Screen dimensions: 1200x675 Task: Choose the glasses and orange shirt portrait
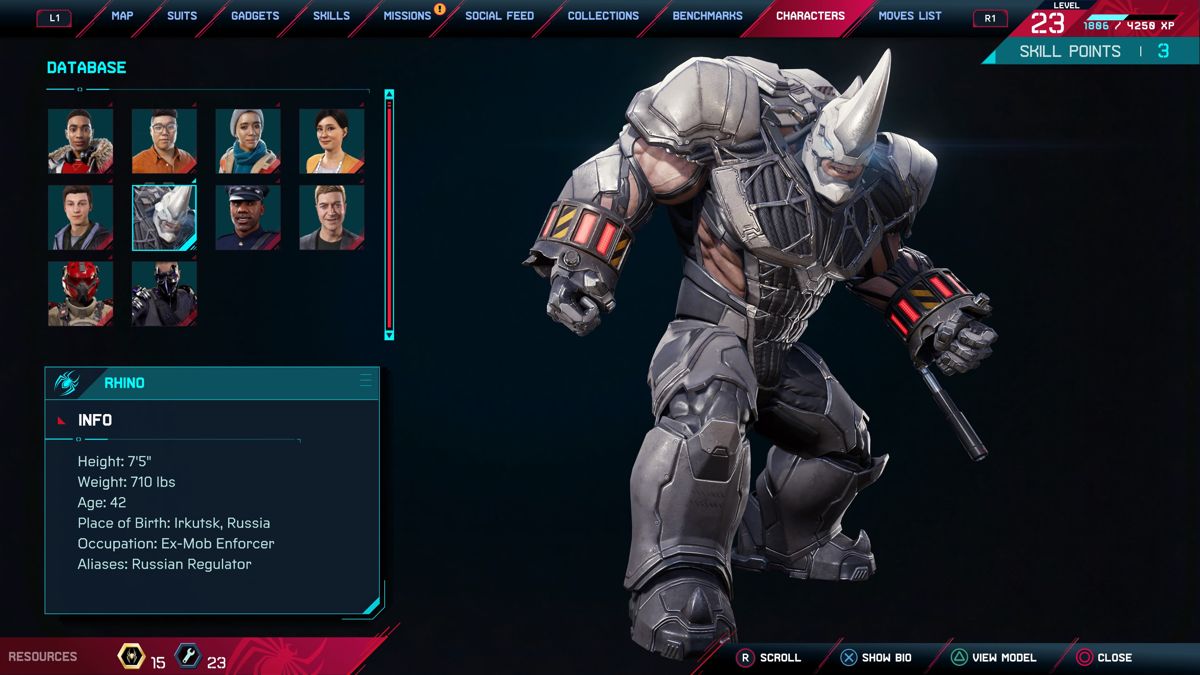pos(164,141)
